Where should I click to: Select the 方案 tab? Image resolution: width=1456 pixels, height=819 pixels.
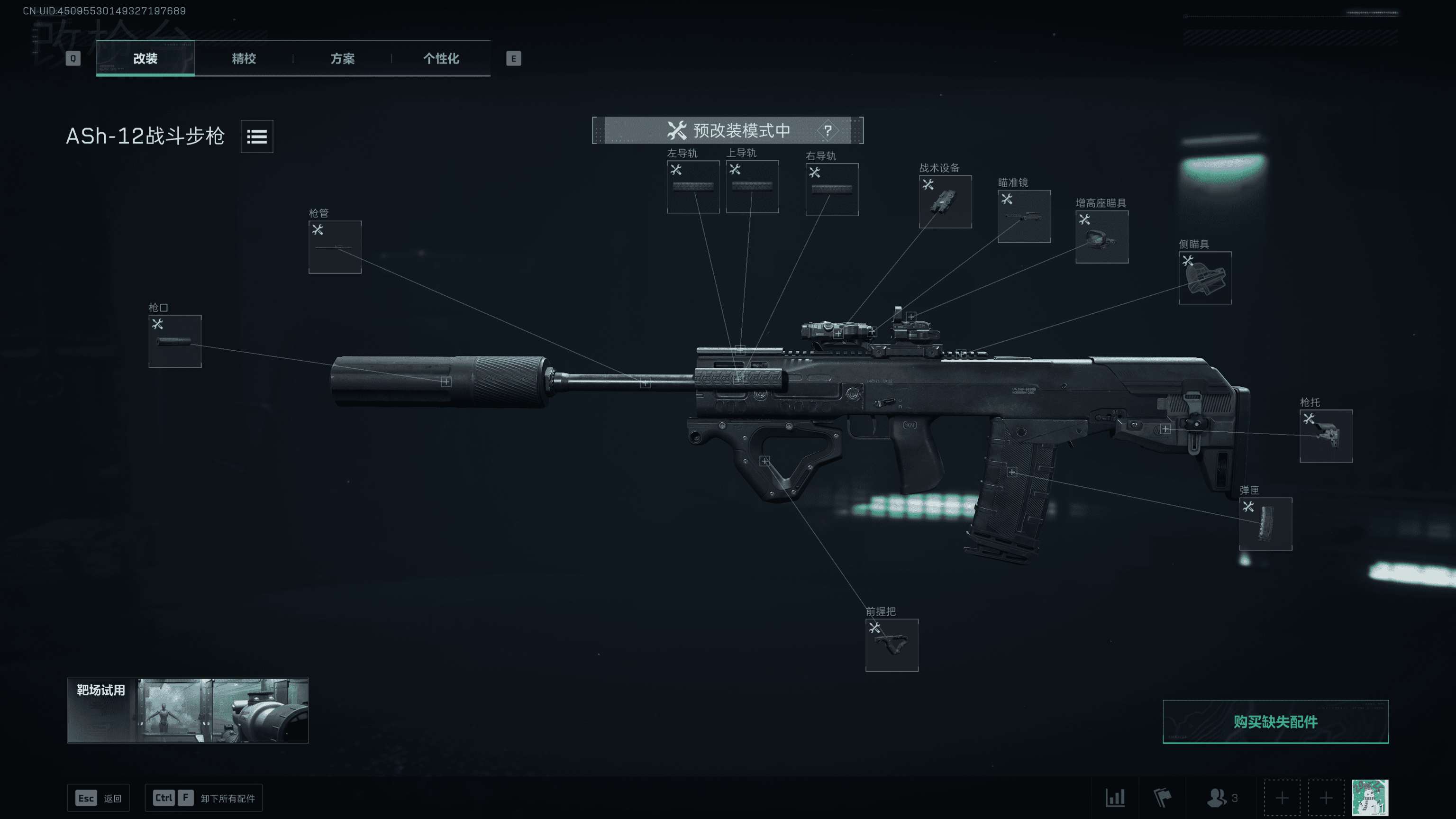pos(343,58)
